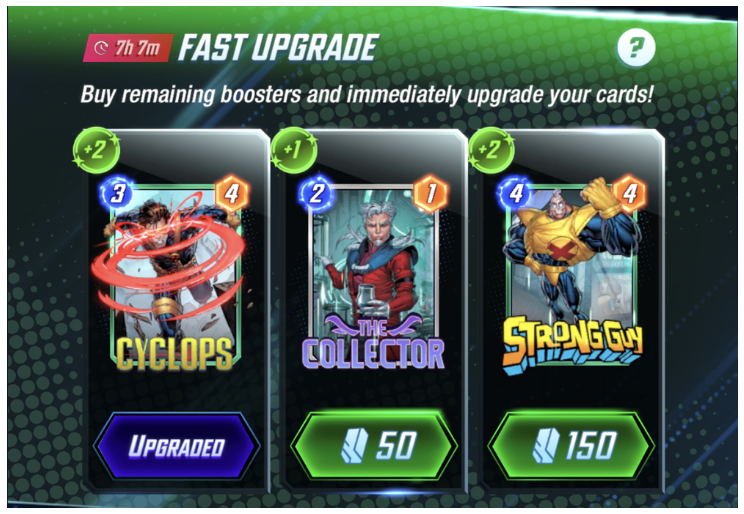Select the Strong Guy card
744x514 pixels.
(x=572, y=275)
